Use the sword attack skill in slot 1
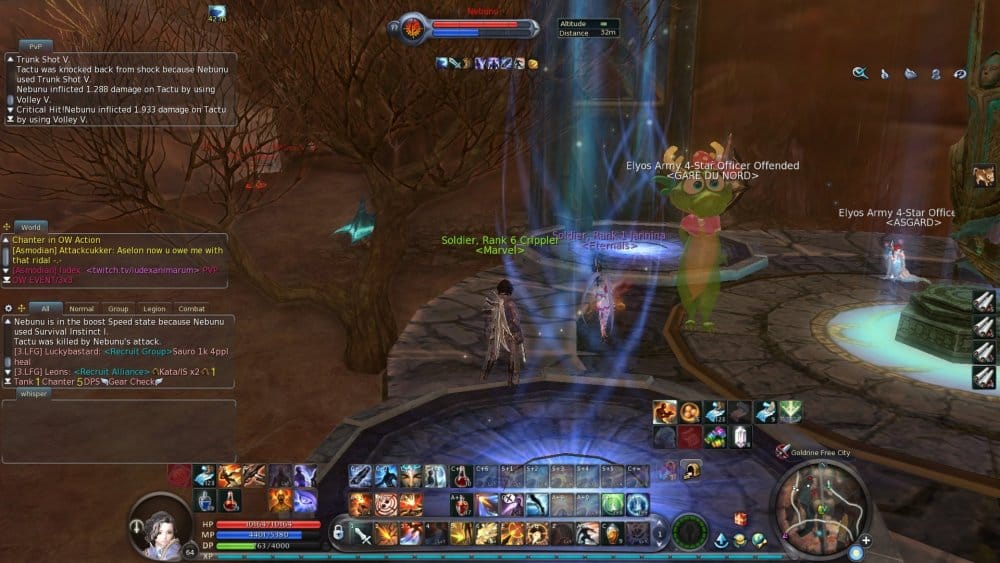Image resolution: width=1000 pixels, height=563 pixels. 361,533
